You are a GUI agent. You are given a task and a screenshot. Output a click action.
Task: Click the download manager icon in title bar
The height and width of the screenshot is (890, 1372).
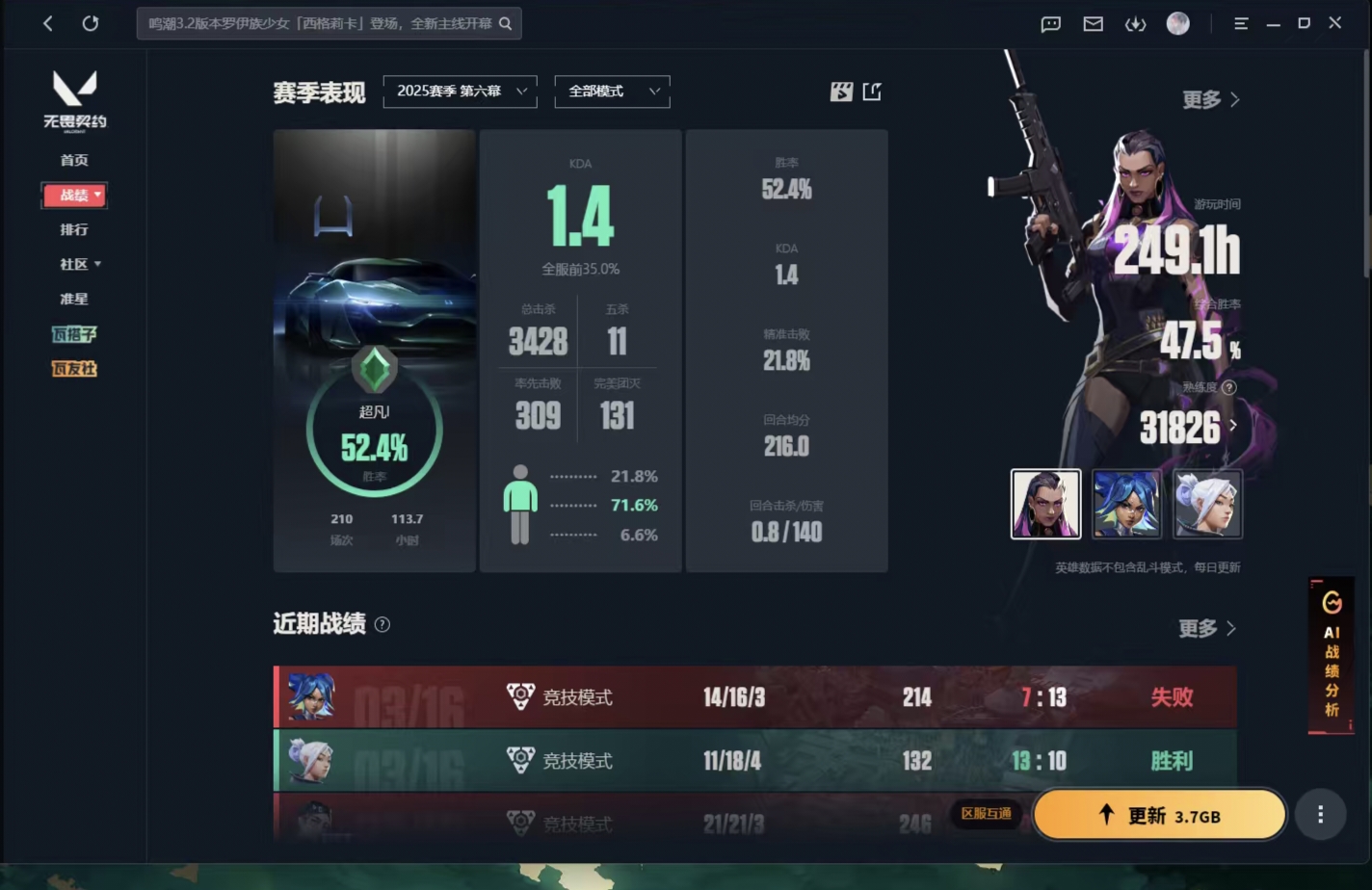point(1136,23)
